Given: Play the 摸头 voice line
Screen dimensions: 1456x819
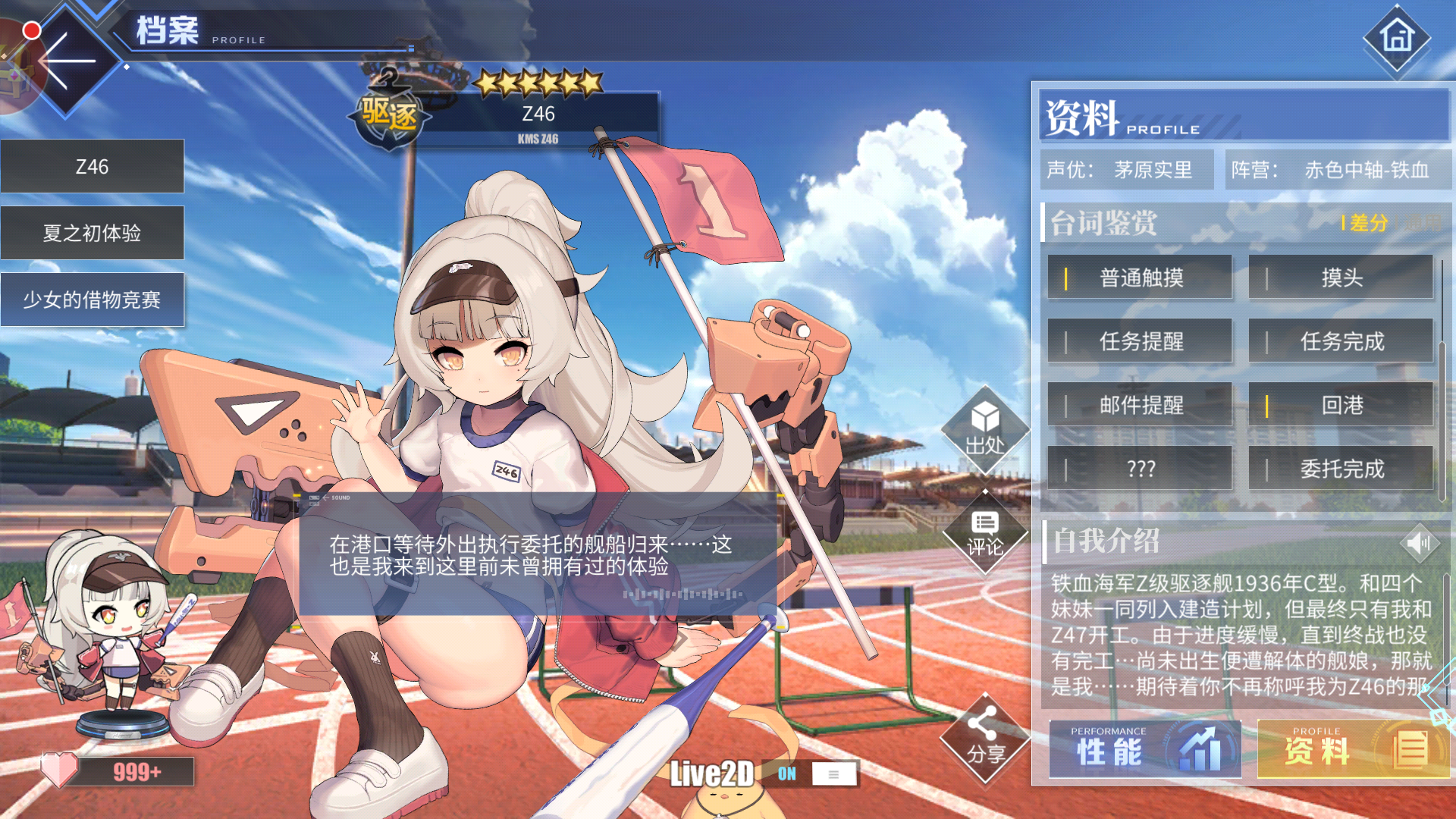Looking at the screenshot, I should [x=1341, y=278].
